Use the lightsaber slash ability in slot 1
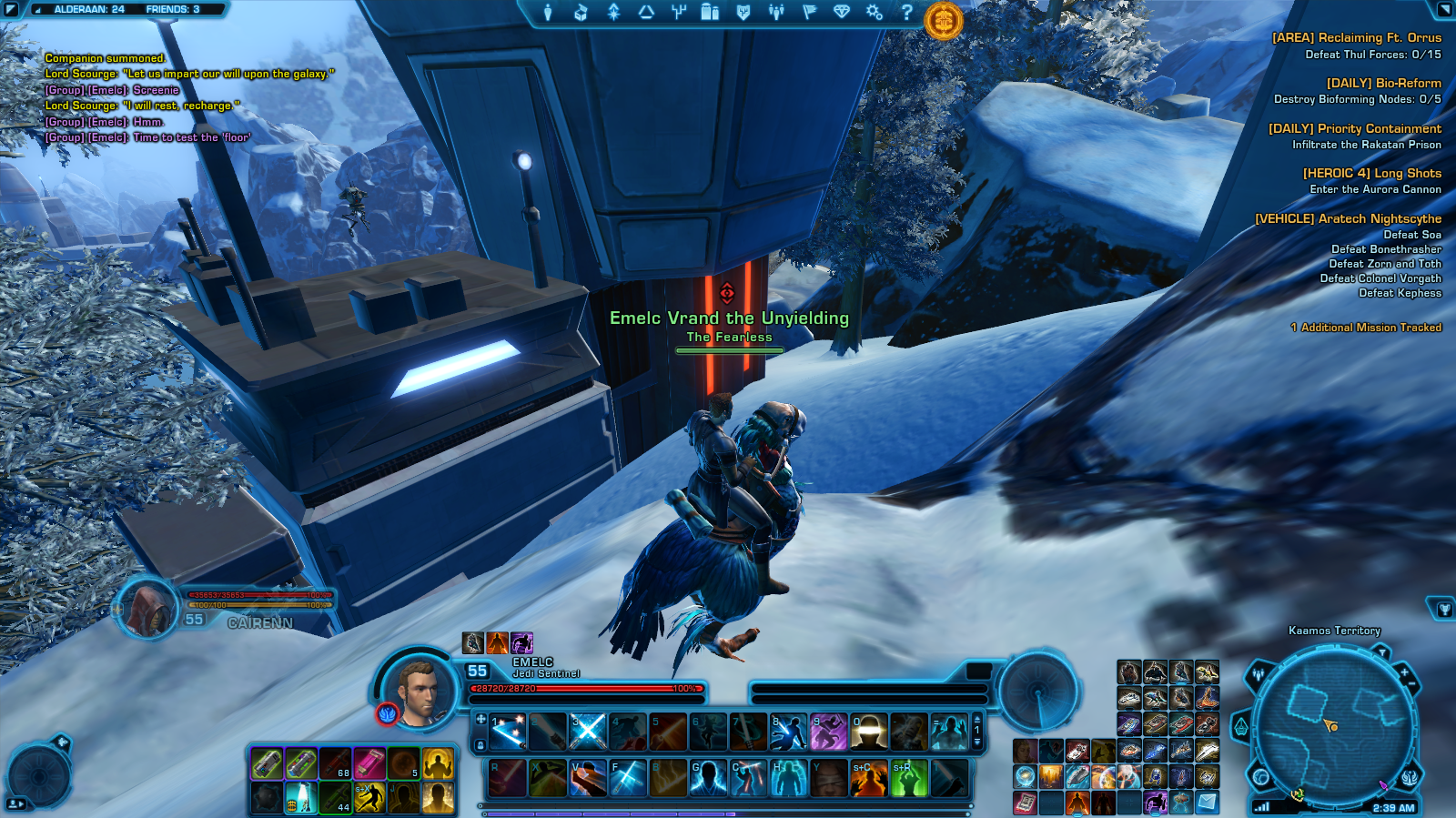The image size is (1456, 818). [x=508, y=732]
